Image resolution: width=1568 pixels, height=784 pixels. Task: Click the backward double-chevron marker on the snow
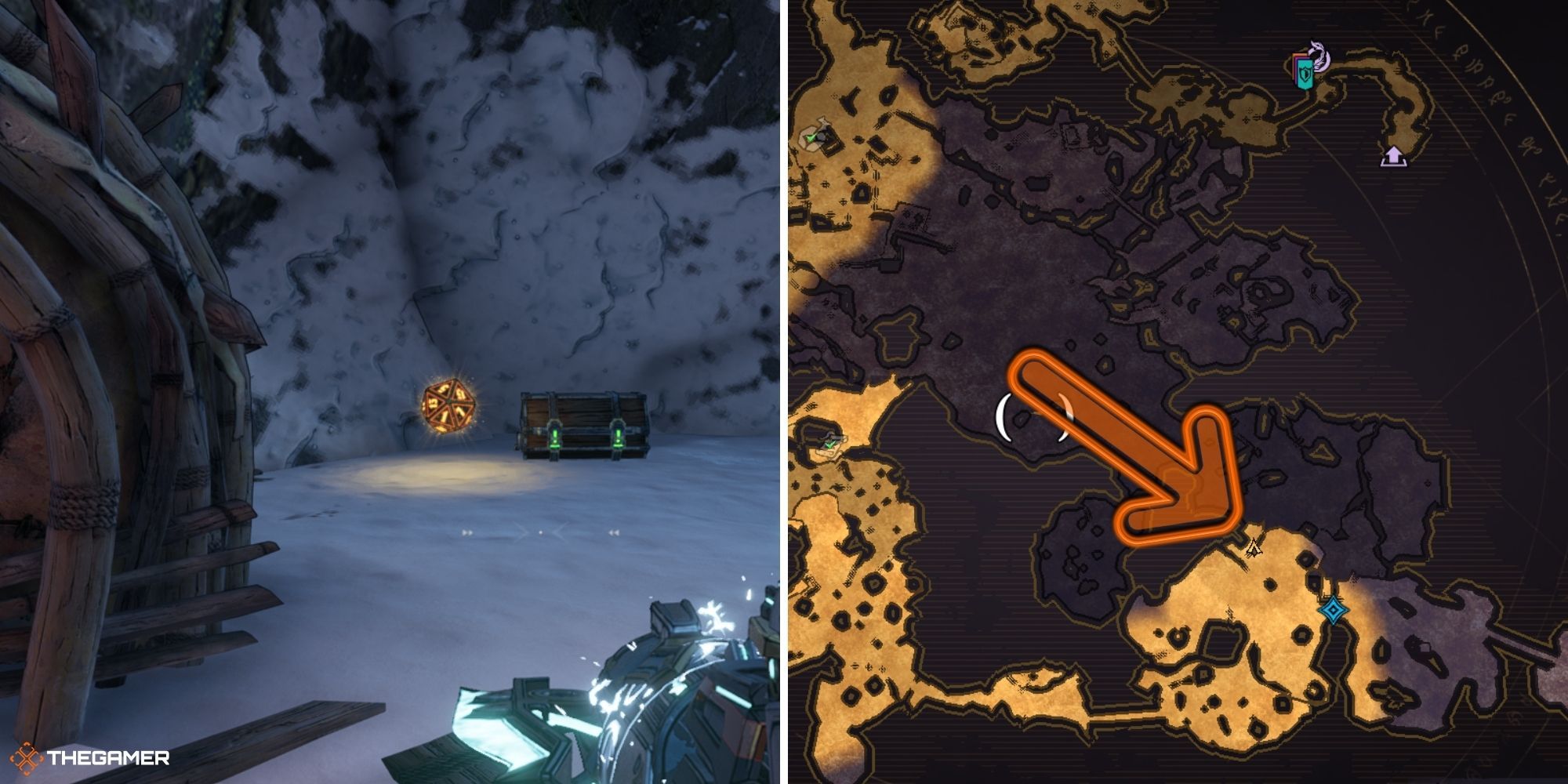615,533
